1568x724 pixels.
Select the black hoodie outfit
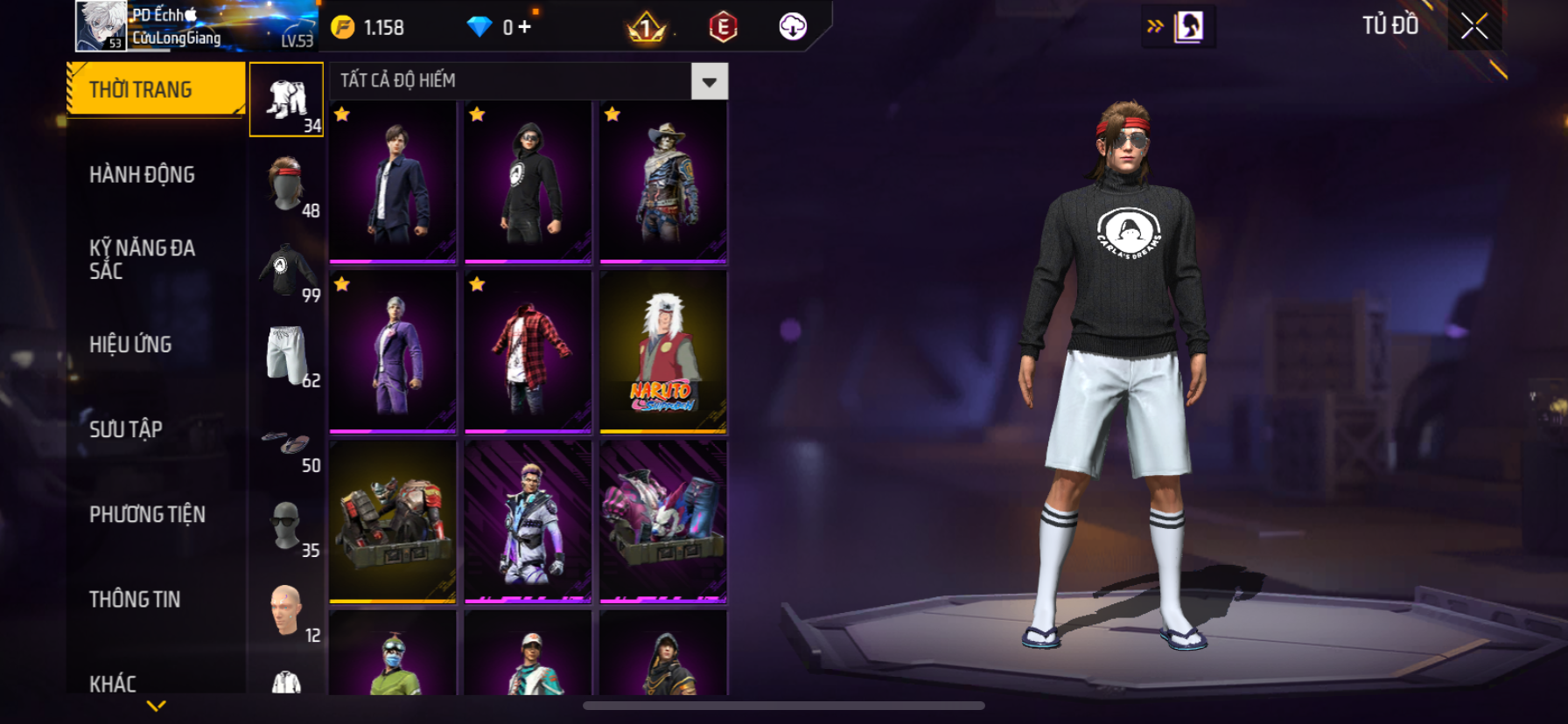click(528, 182)
